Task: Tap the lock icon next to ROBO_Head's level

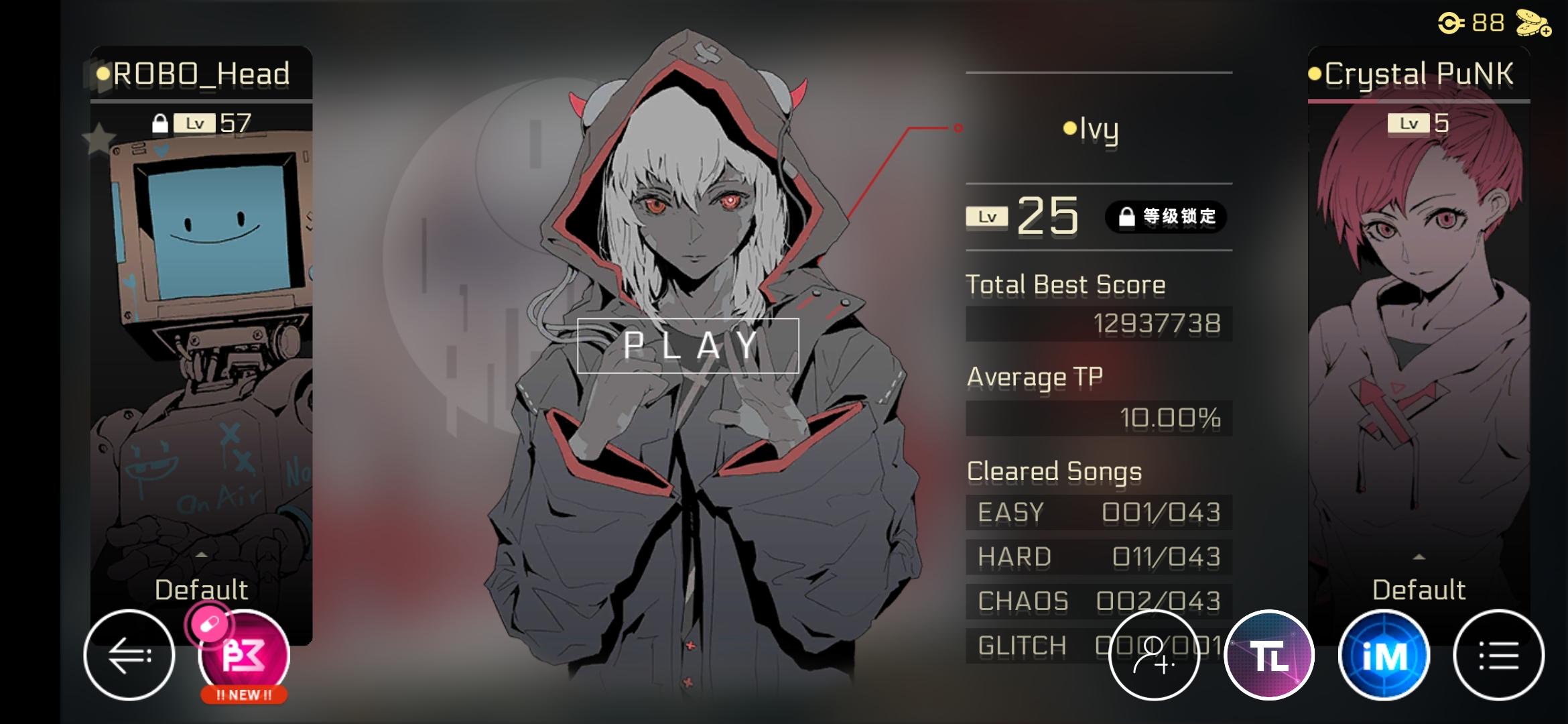Action: click(x=161, y=123)
